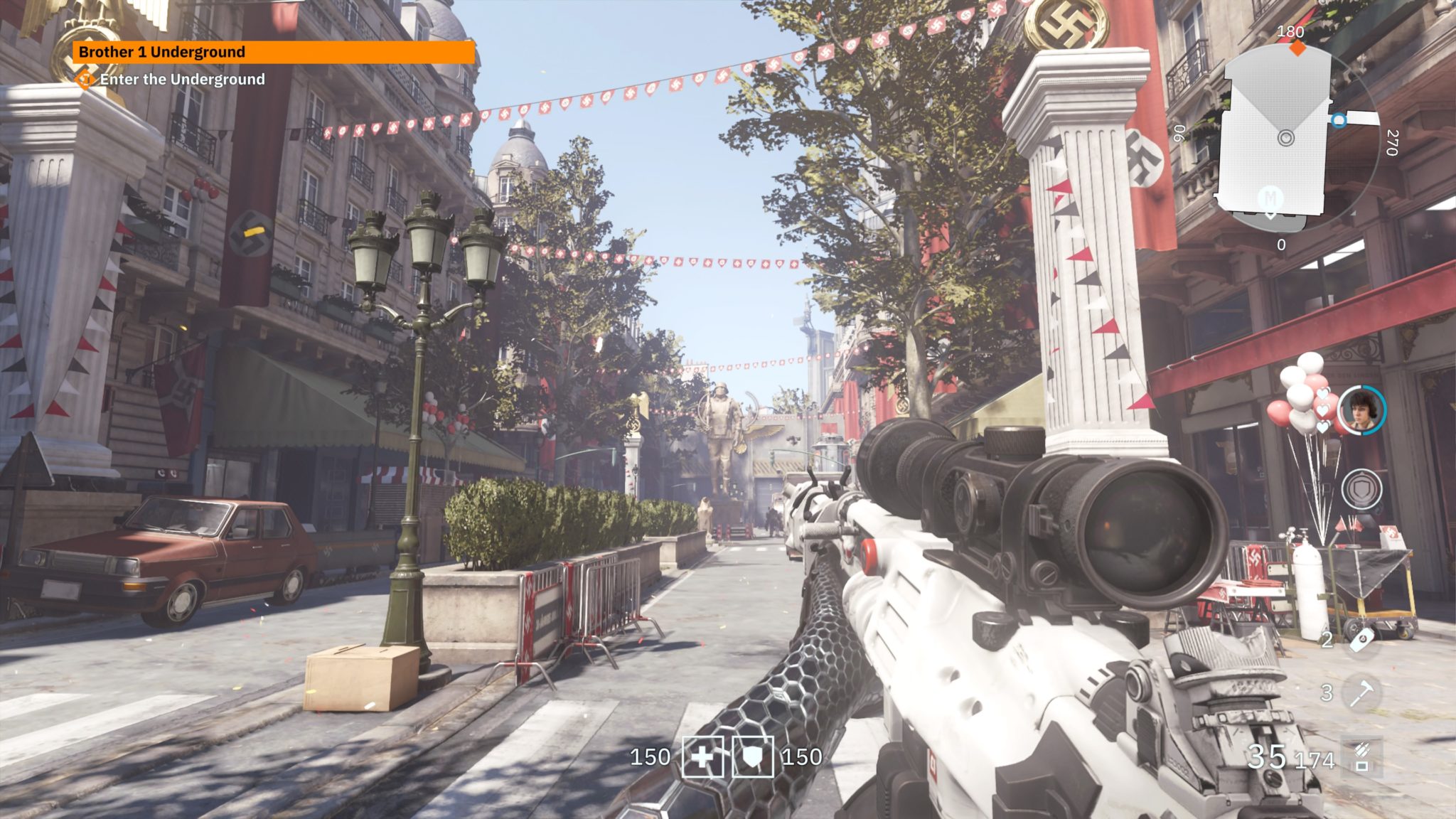Click the armor shield icon
Image resolution: width=1456 pixels, height=819 pixels.
752,757
